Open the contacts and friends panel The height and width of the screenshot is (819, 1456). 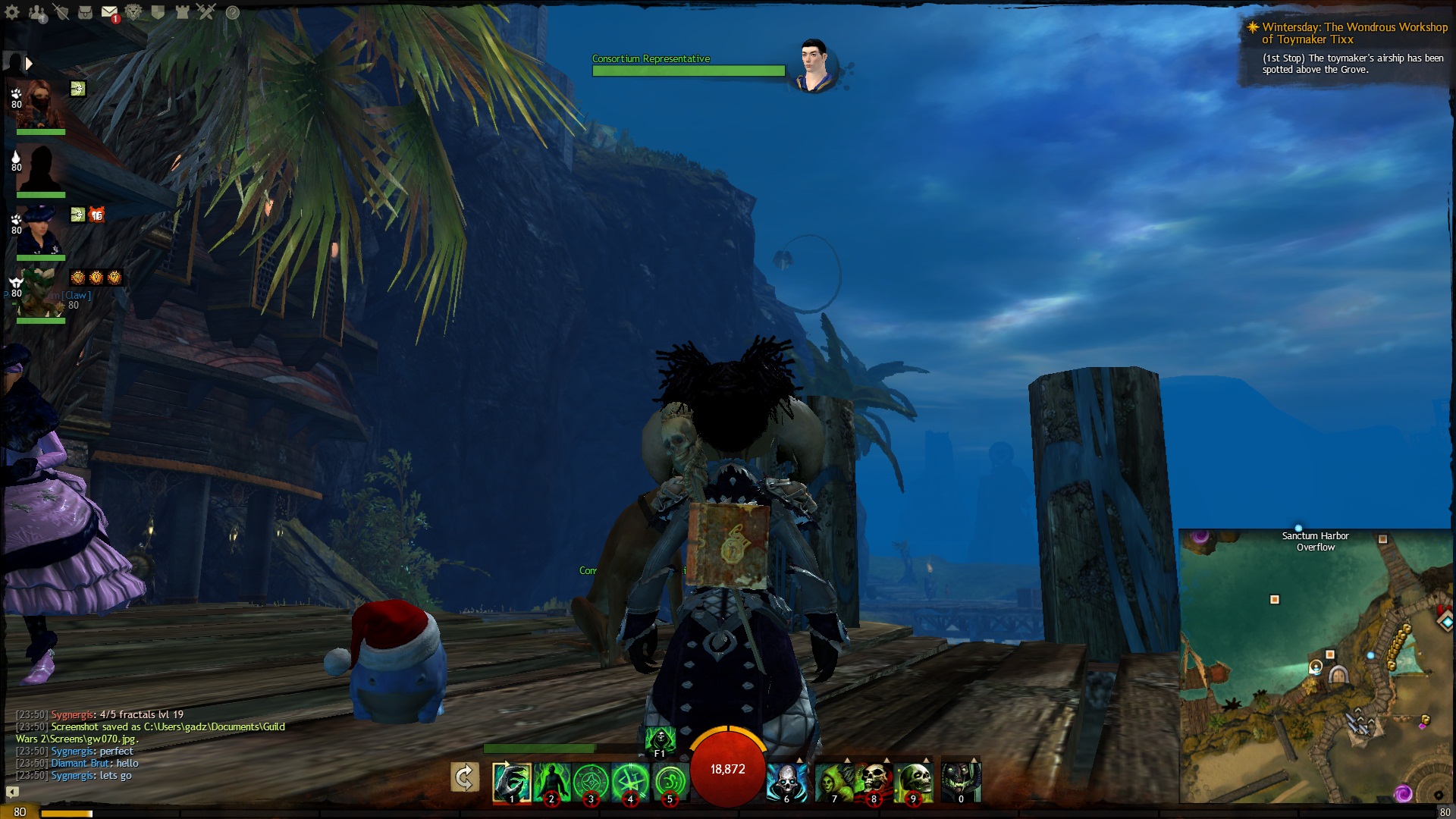(36, 12)
